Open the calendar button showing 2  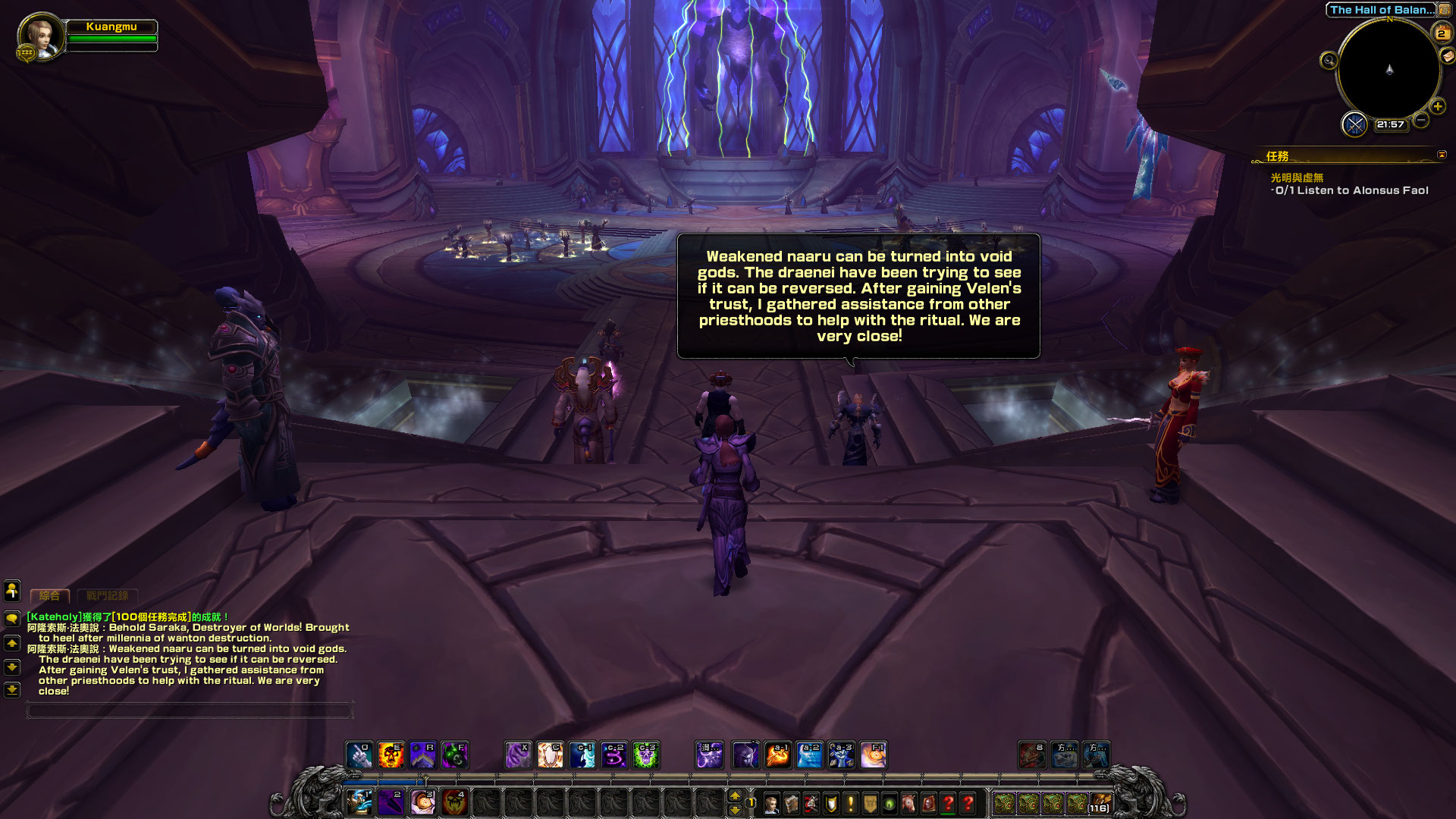pos(1441,33)
